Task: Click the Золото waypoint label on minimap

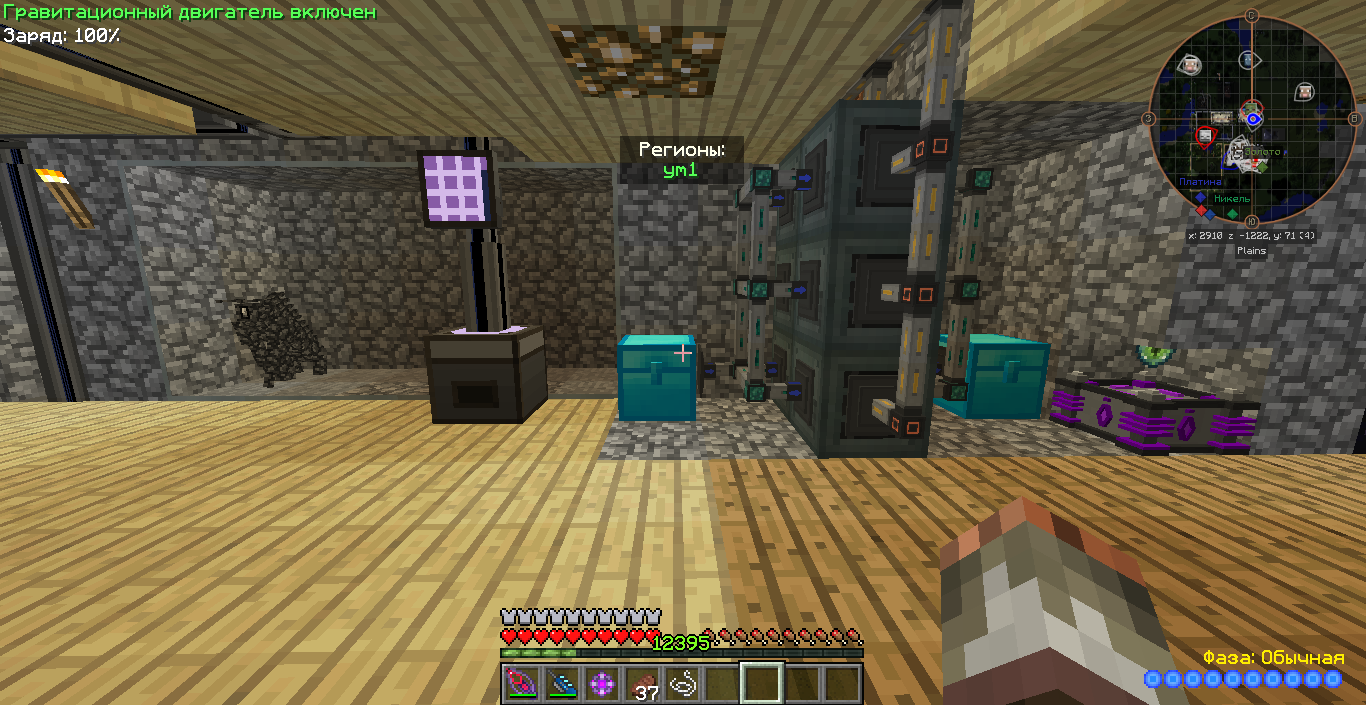Action: [1262, 152]
